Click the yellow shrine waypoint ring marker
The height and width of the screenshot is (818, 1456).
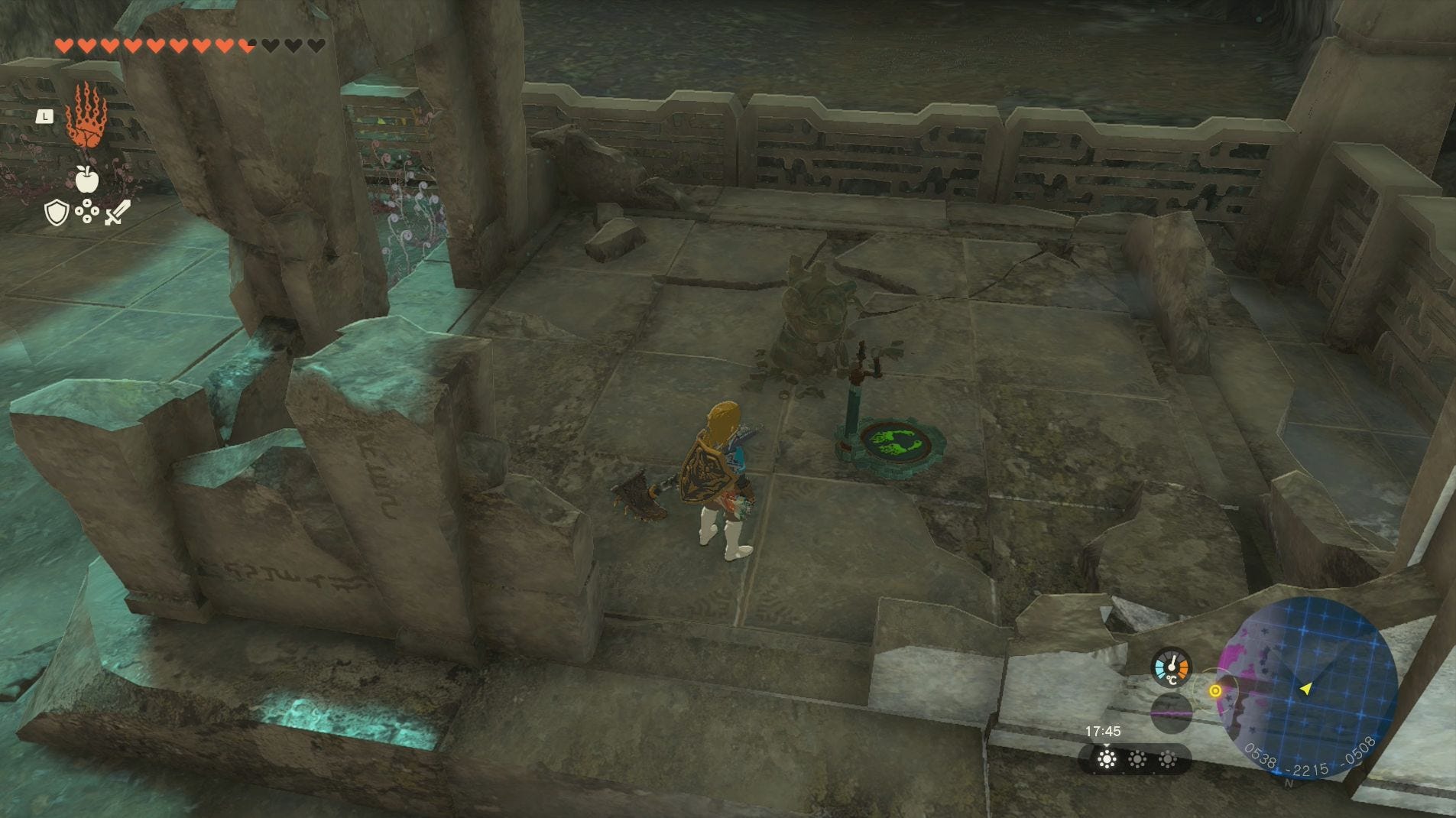[x=1216, y=690]
